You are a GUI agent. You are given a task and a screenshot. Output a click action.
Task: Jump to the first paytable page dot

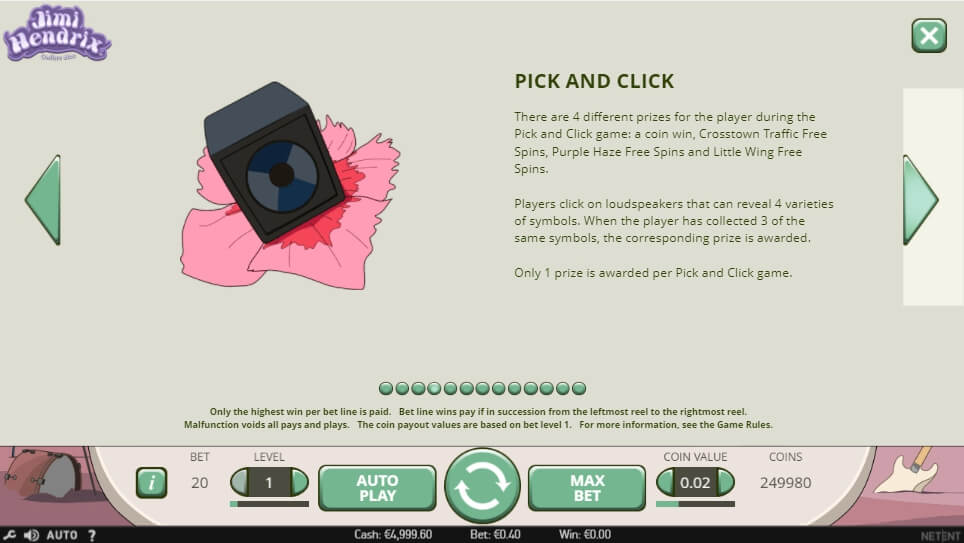point(385,388)
